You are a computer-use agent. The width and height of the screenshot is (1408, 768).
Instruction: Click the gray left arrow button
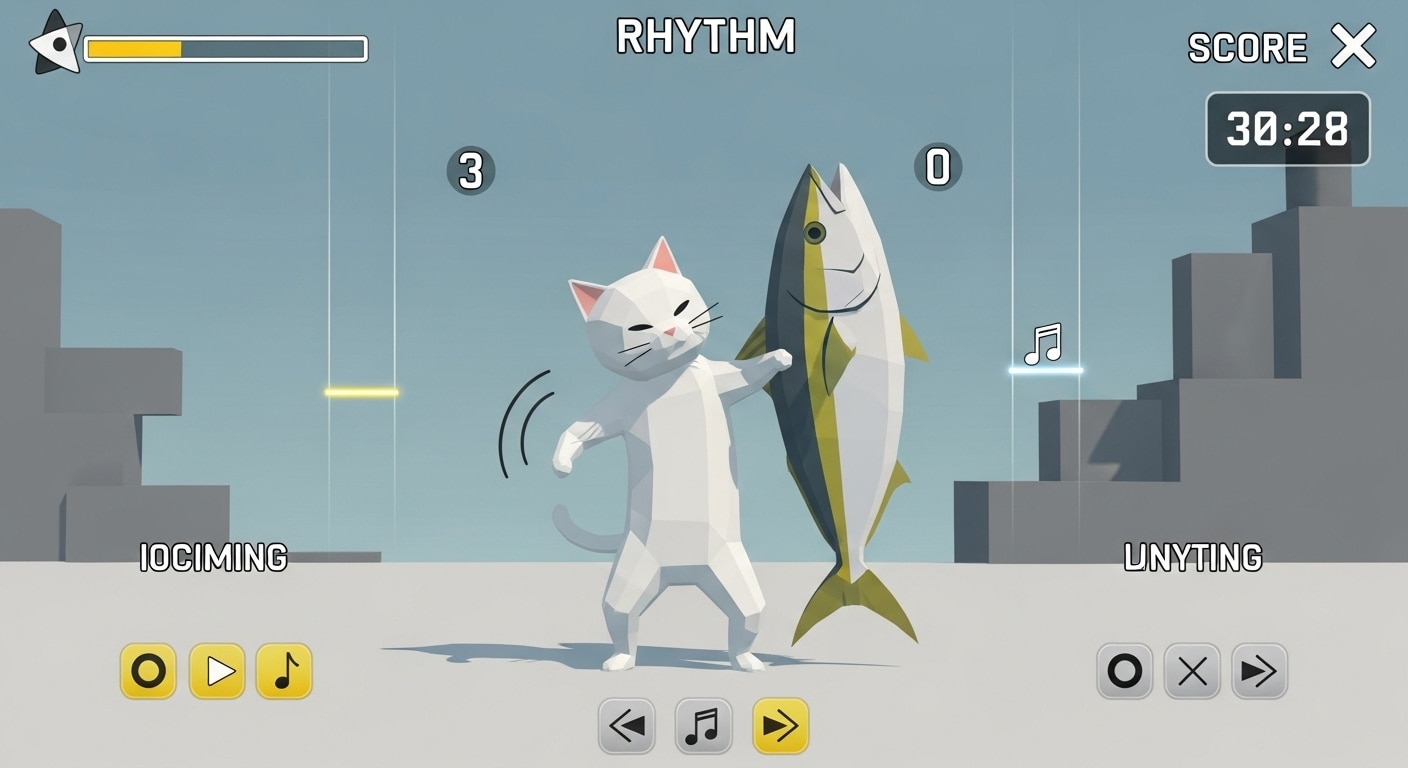627,726
